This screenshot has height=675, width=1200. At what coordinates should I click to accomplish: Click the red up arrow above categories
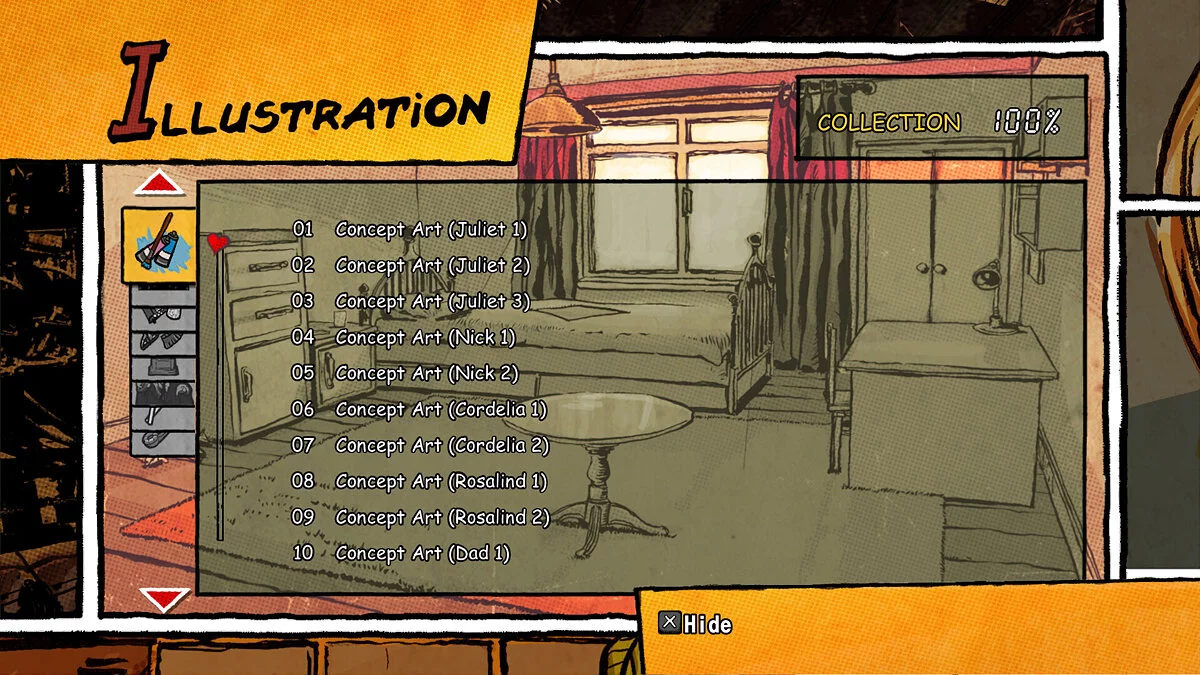(x=159, y=184)
